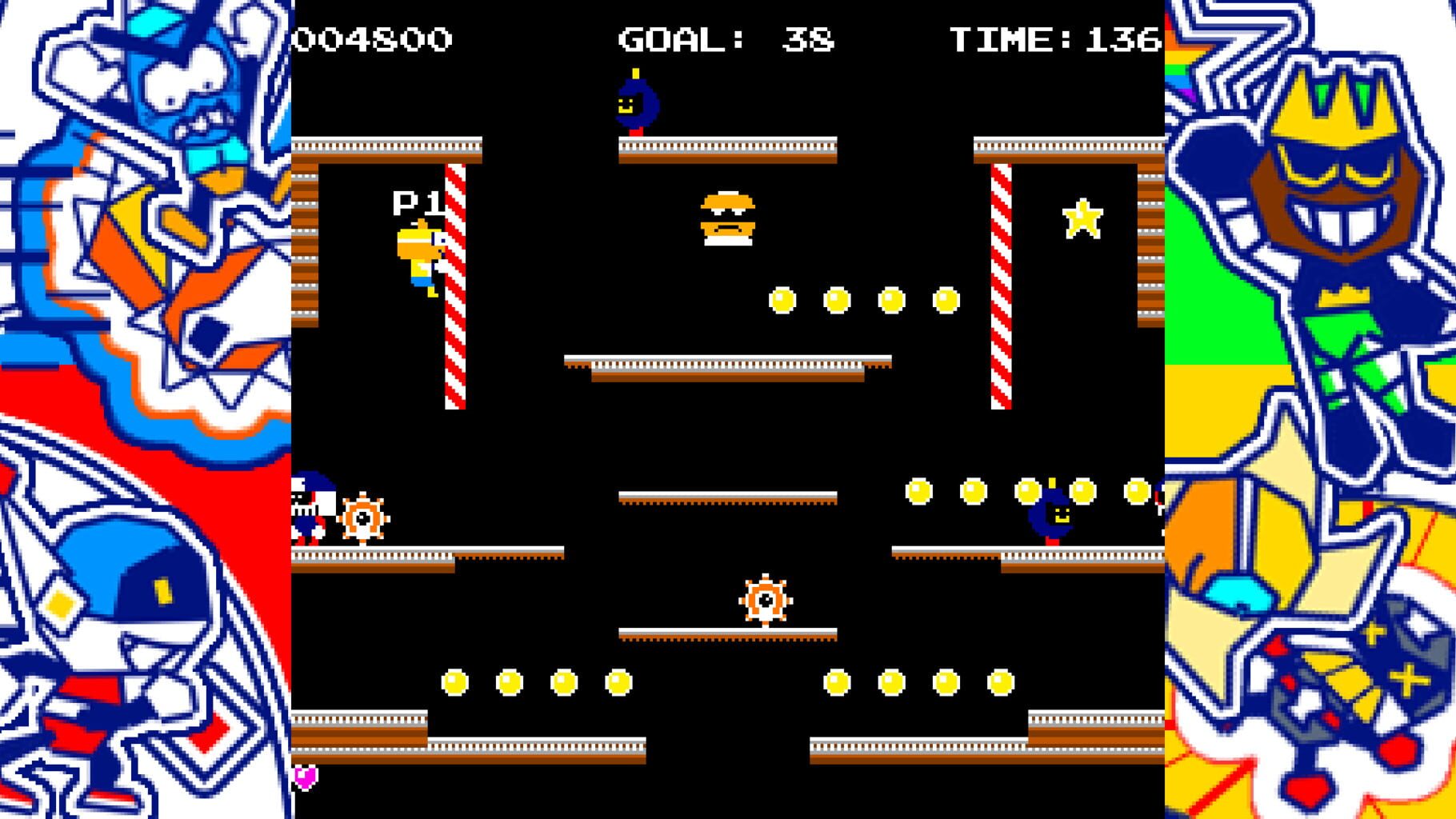This screenshot has height=819, width=1456.
Task: Click the first coin in the upper row of four
Action: coord(782,300)
